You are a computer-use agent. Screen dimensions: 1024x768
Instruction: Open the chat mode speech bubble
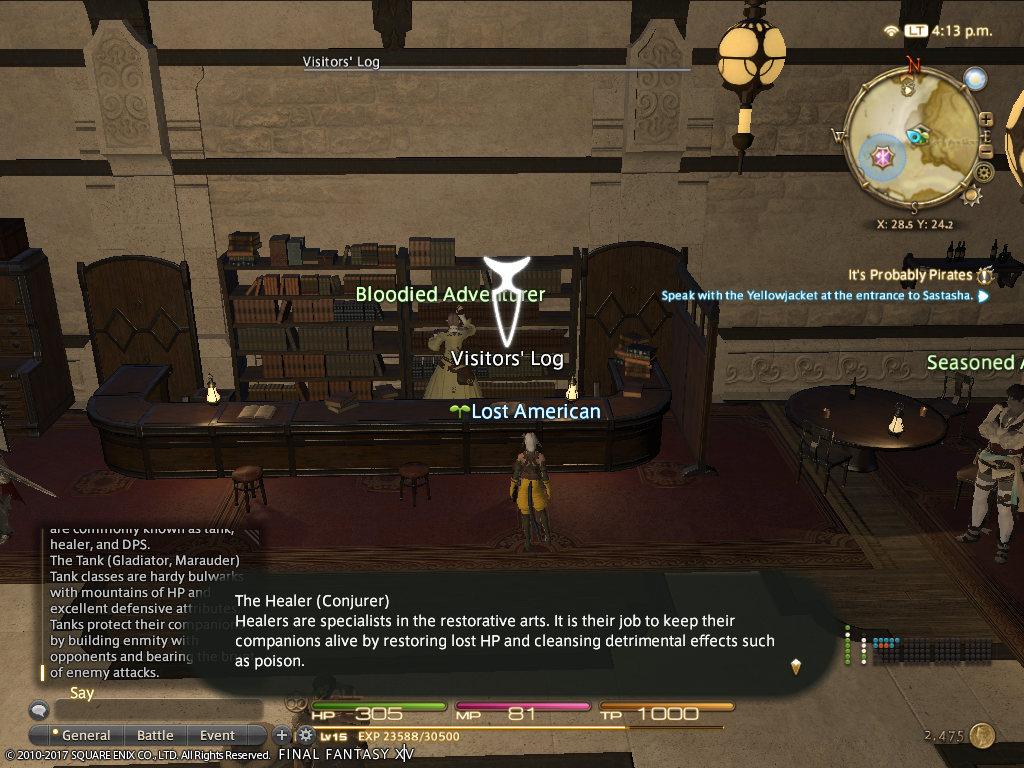39,710
